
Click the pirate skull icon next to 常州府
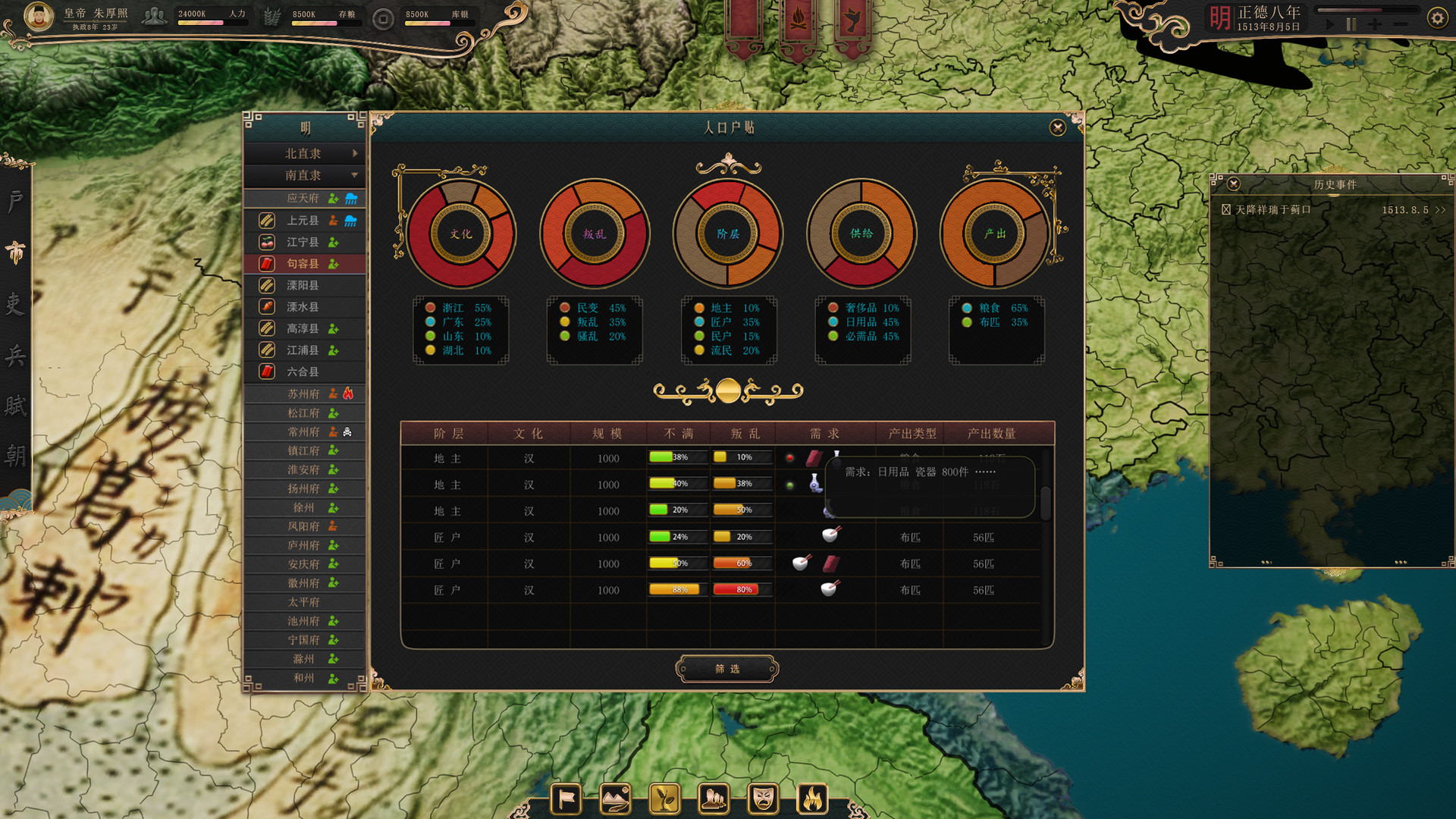tap(348, 431)
